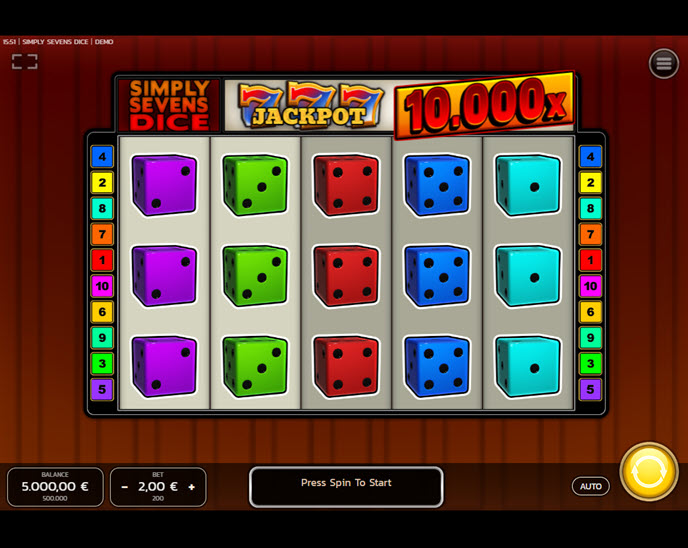Decrease the bet with the minus button
This screenshot has height=548, width=688.
[x=125, y=487]
